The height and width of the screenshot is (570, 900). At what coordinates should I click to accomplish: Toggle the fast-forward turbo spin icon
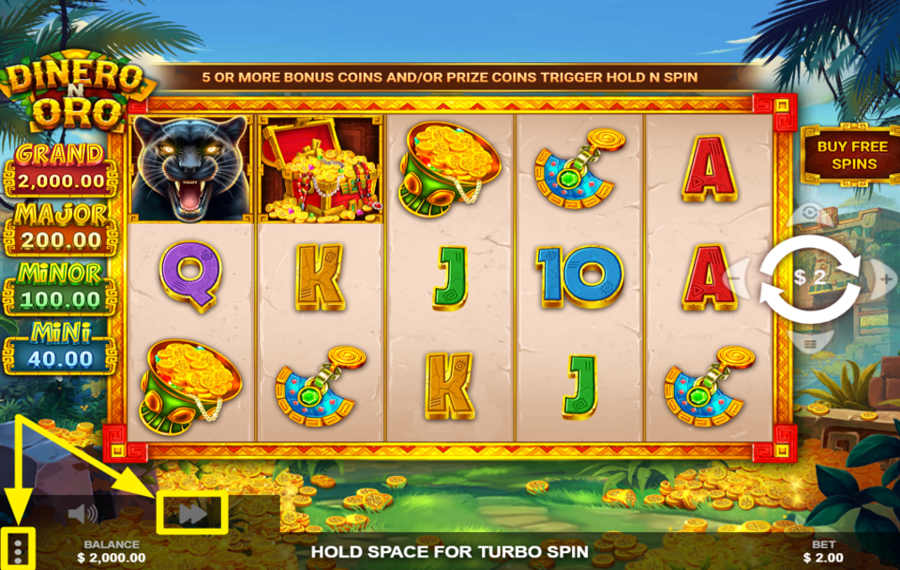(x=192, y=513)
